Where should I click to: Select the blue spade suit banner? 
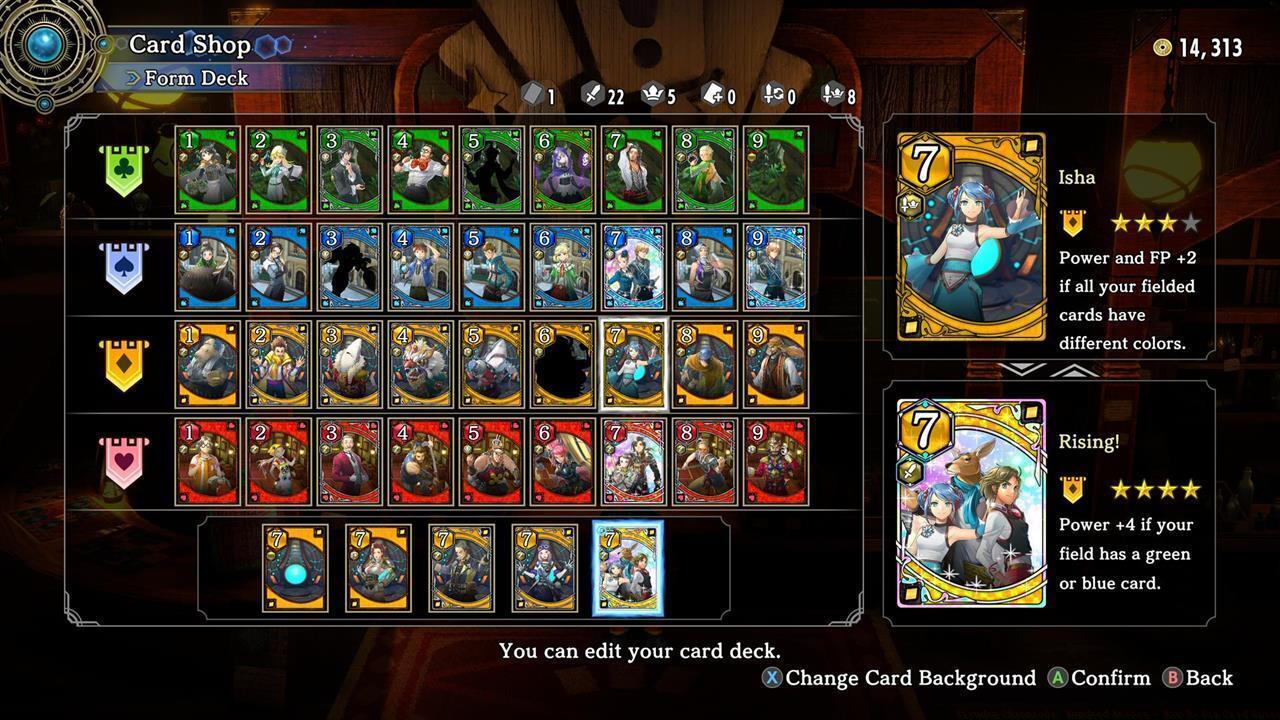[123, 266]
